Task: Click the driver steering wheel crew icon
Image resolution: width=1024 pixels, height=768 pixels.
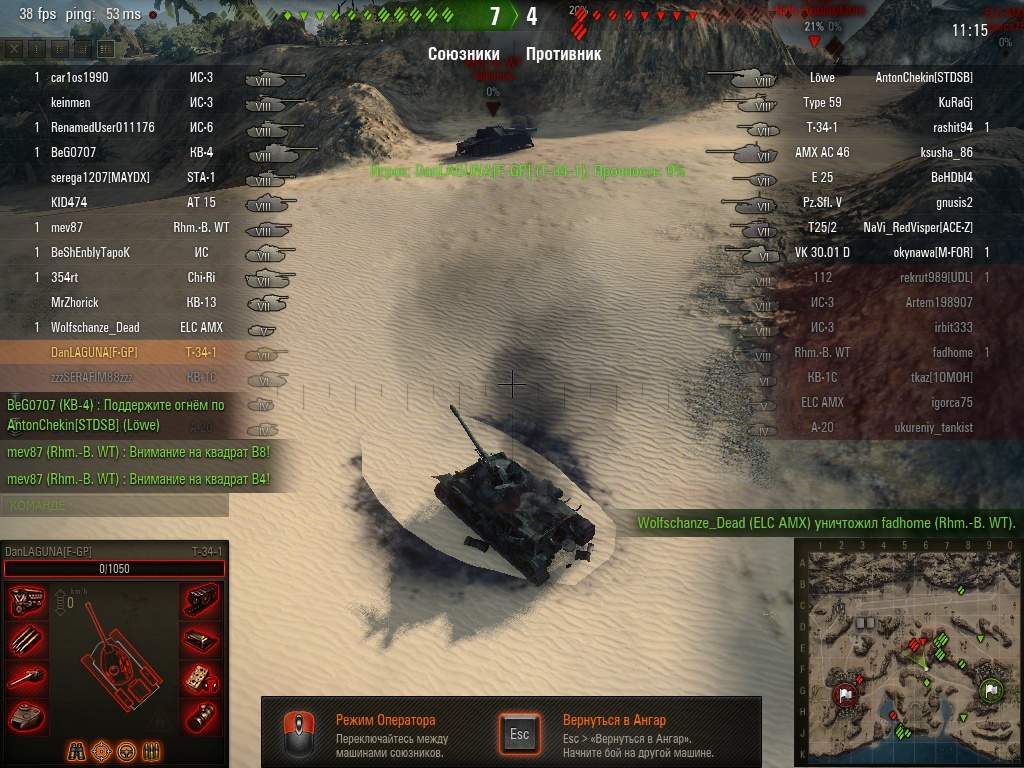Action: point(126,750)
